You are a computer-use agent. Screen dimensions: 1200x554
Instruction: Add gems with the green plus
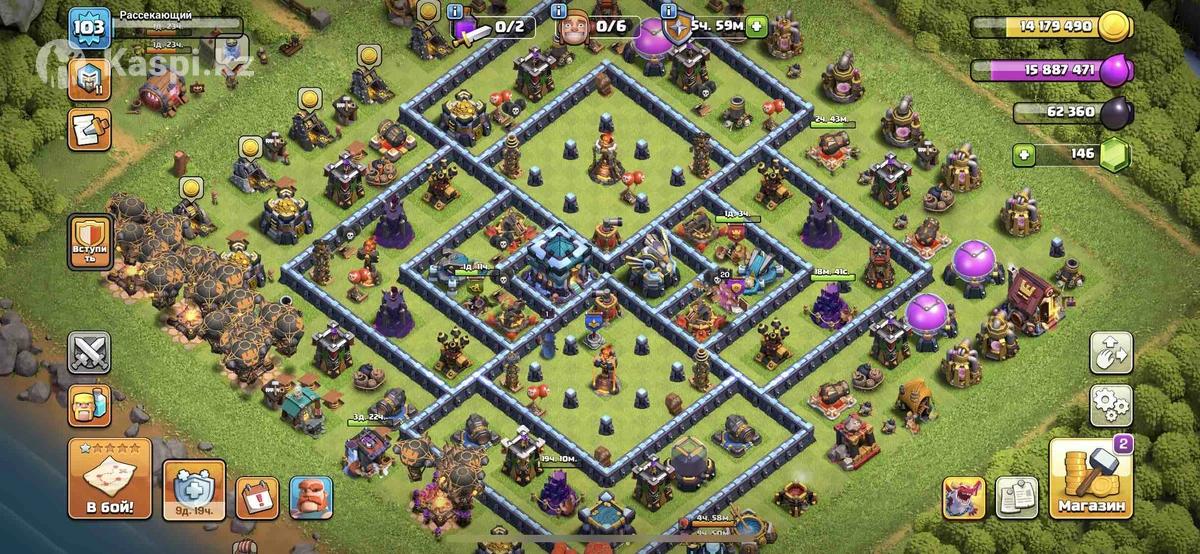point(1022,155)
